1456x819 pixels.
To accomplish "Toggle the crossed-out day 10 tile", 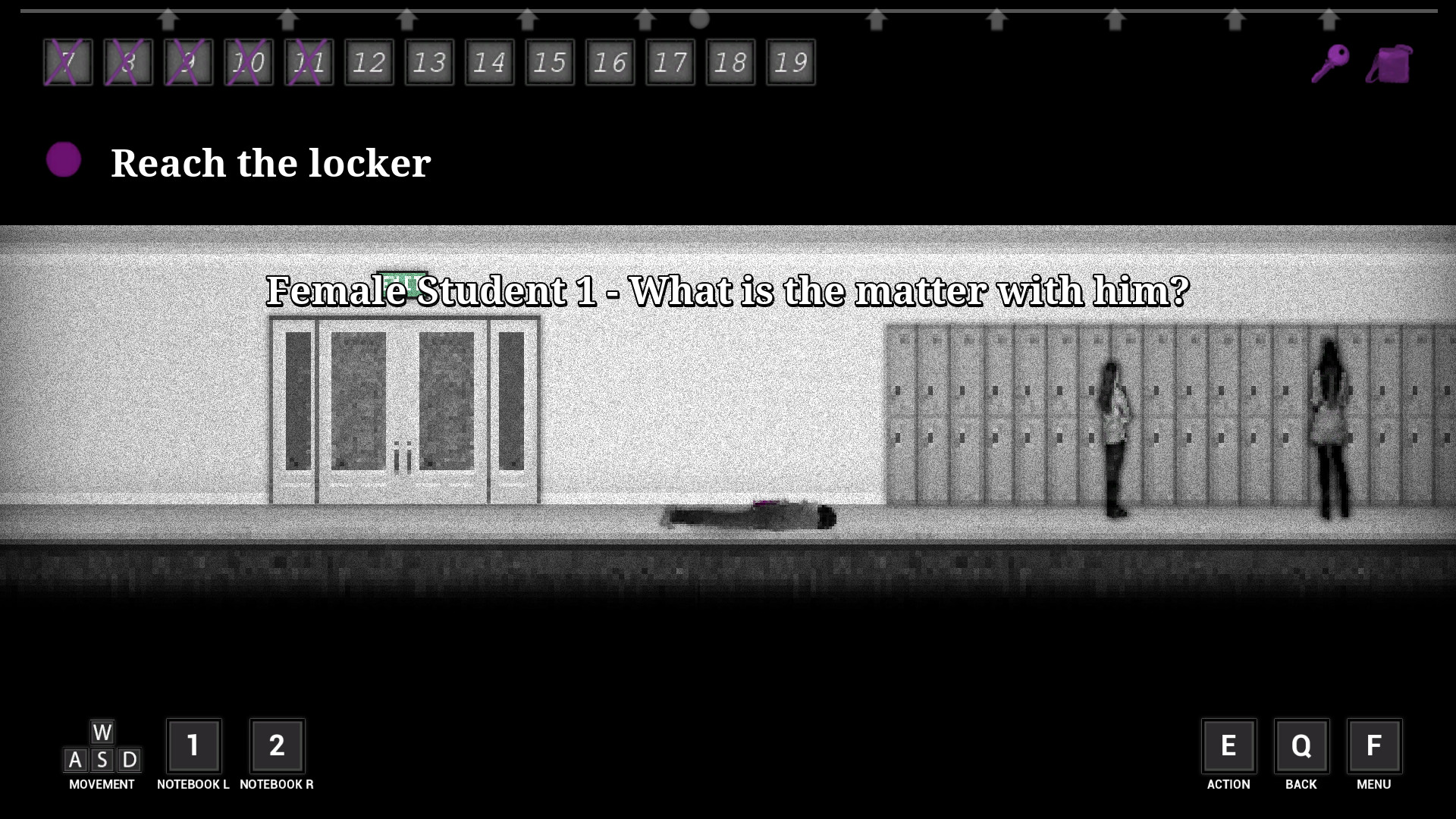I will tap(249, 62).
